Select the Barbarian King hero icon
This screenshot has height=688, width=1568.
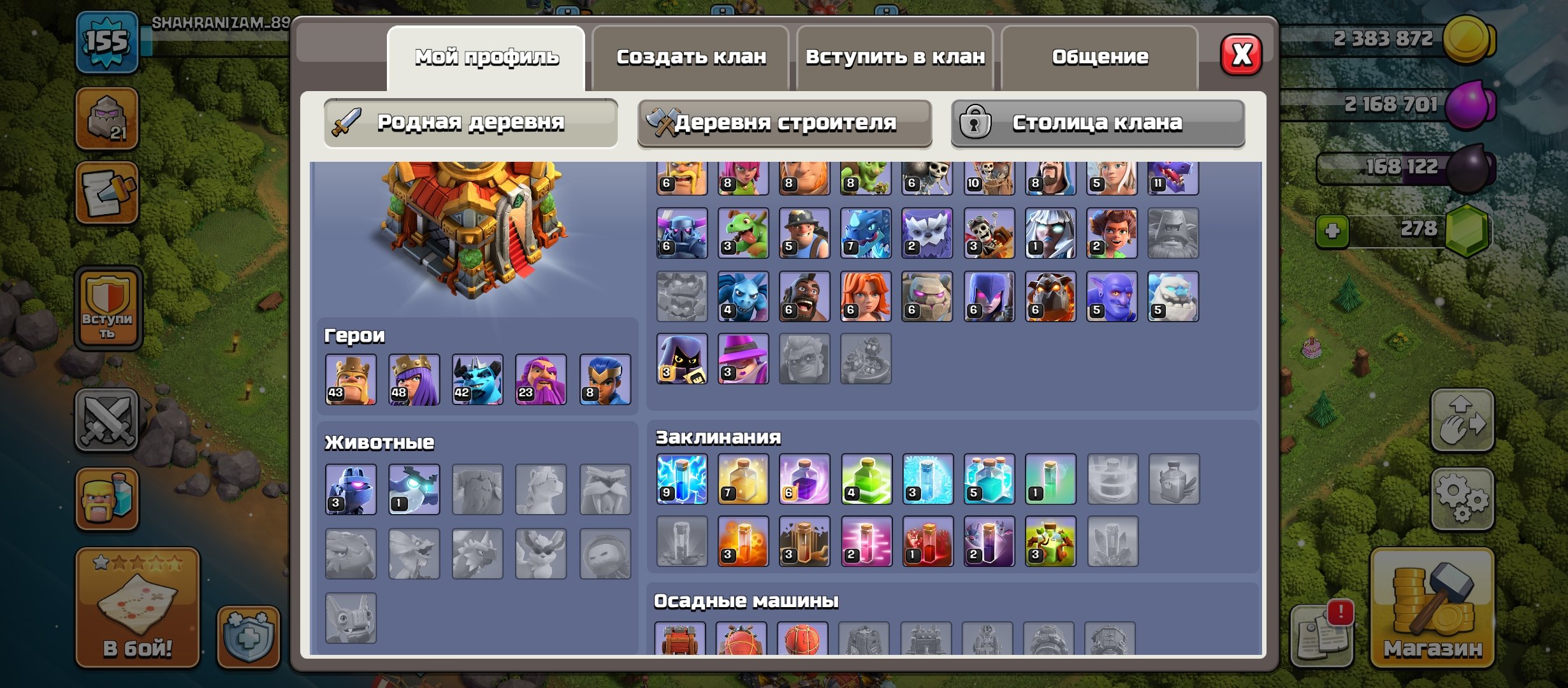tap(352, 379)
